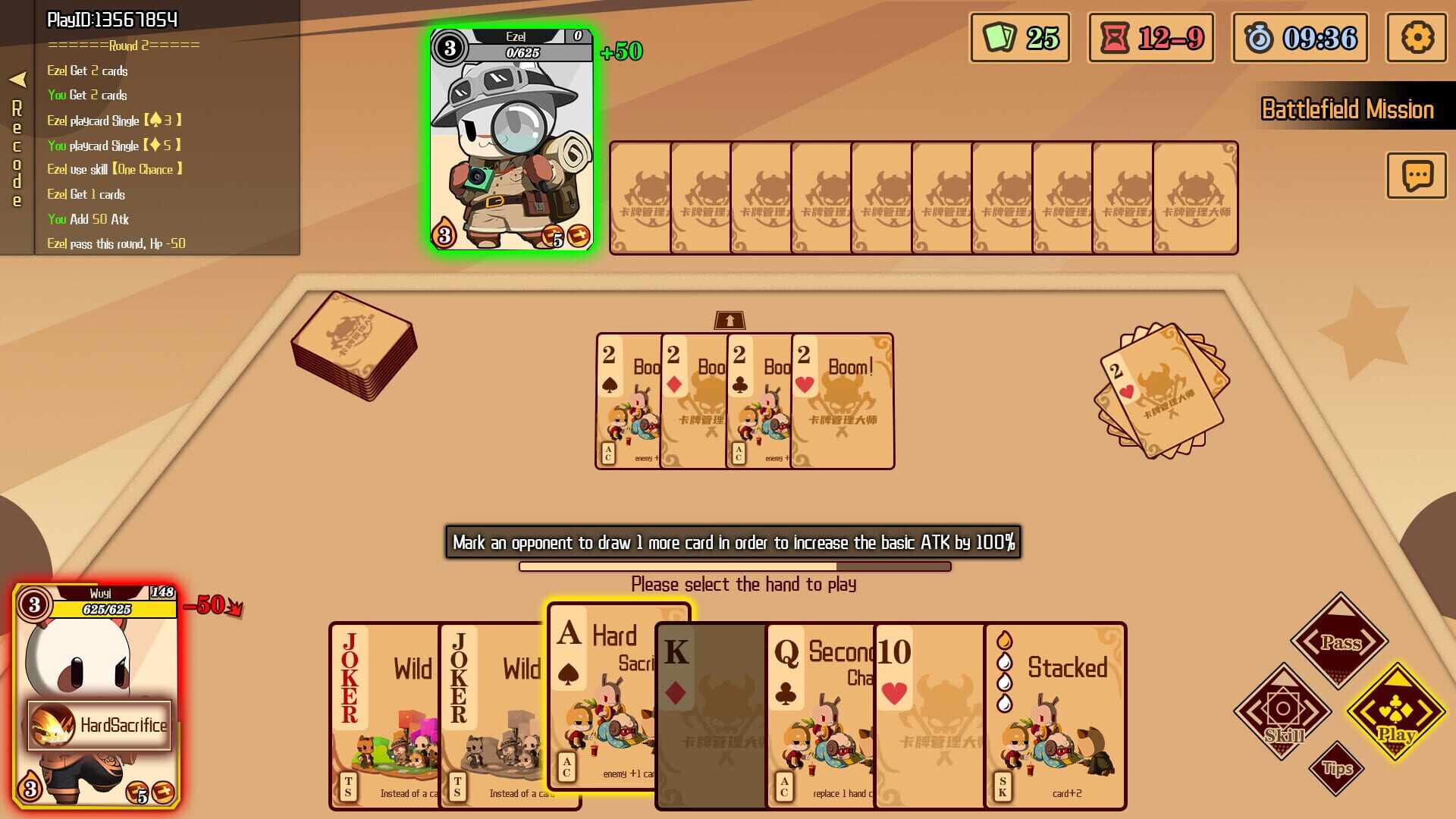Image resolution: width=1456 pixels, height=819 pixels.
Task: Click the progress bar under the ATK message
Action: (734, 565)
